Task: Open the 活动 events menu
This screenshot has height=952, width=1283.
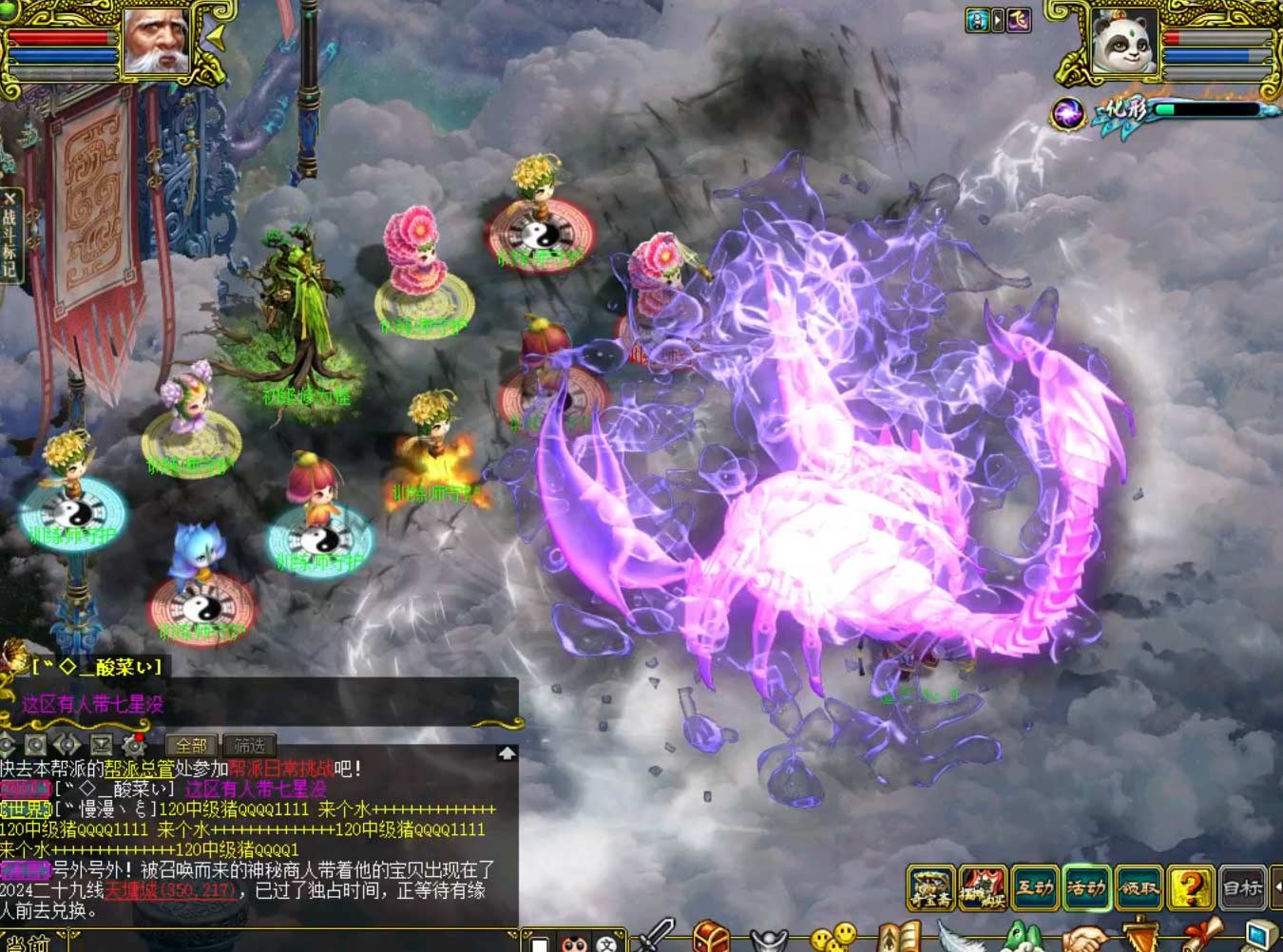Action: pos(1085,888)
